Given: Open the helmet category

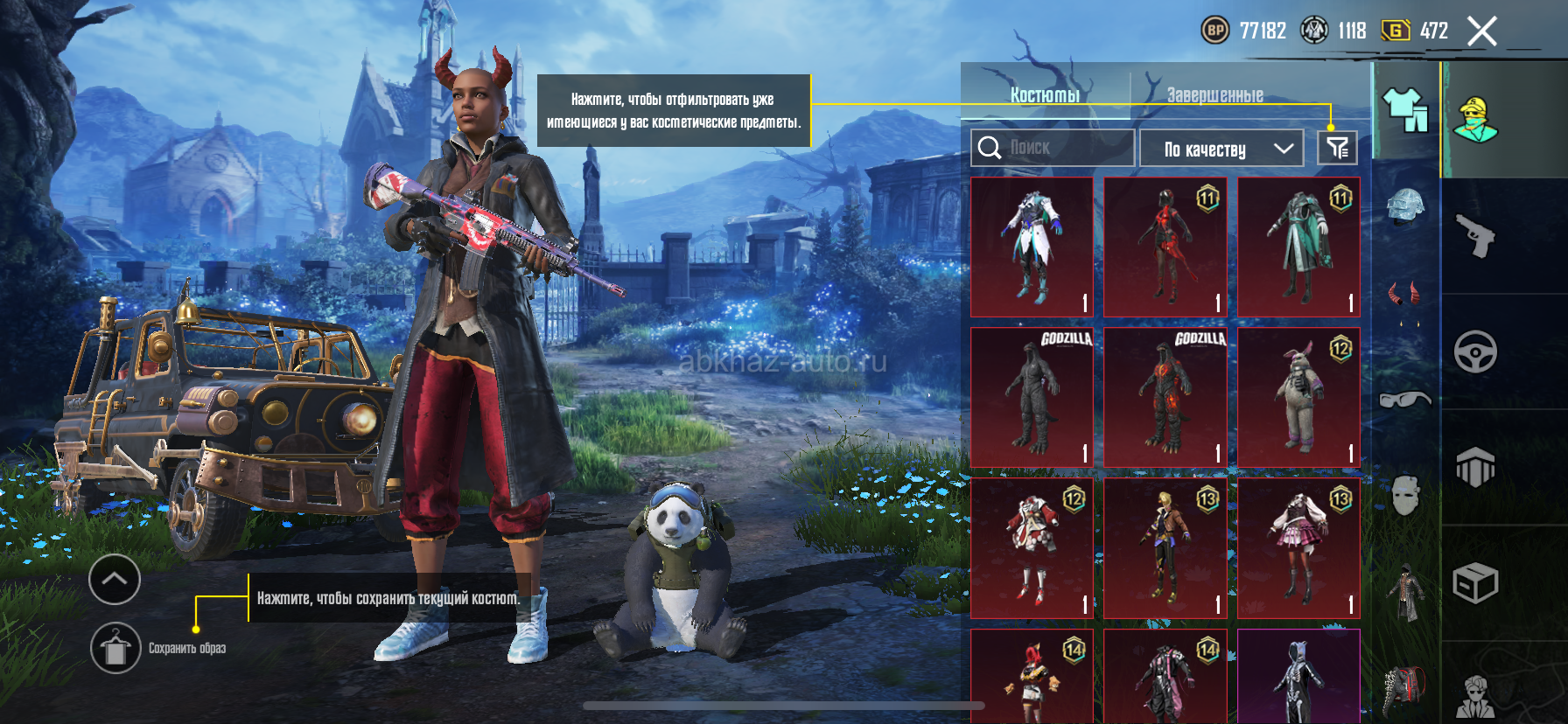Looking at the screenshot, I should 1405,208.
